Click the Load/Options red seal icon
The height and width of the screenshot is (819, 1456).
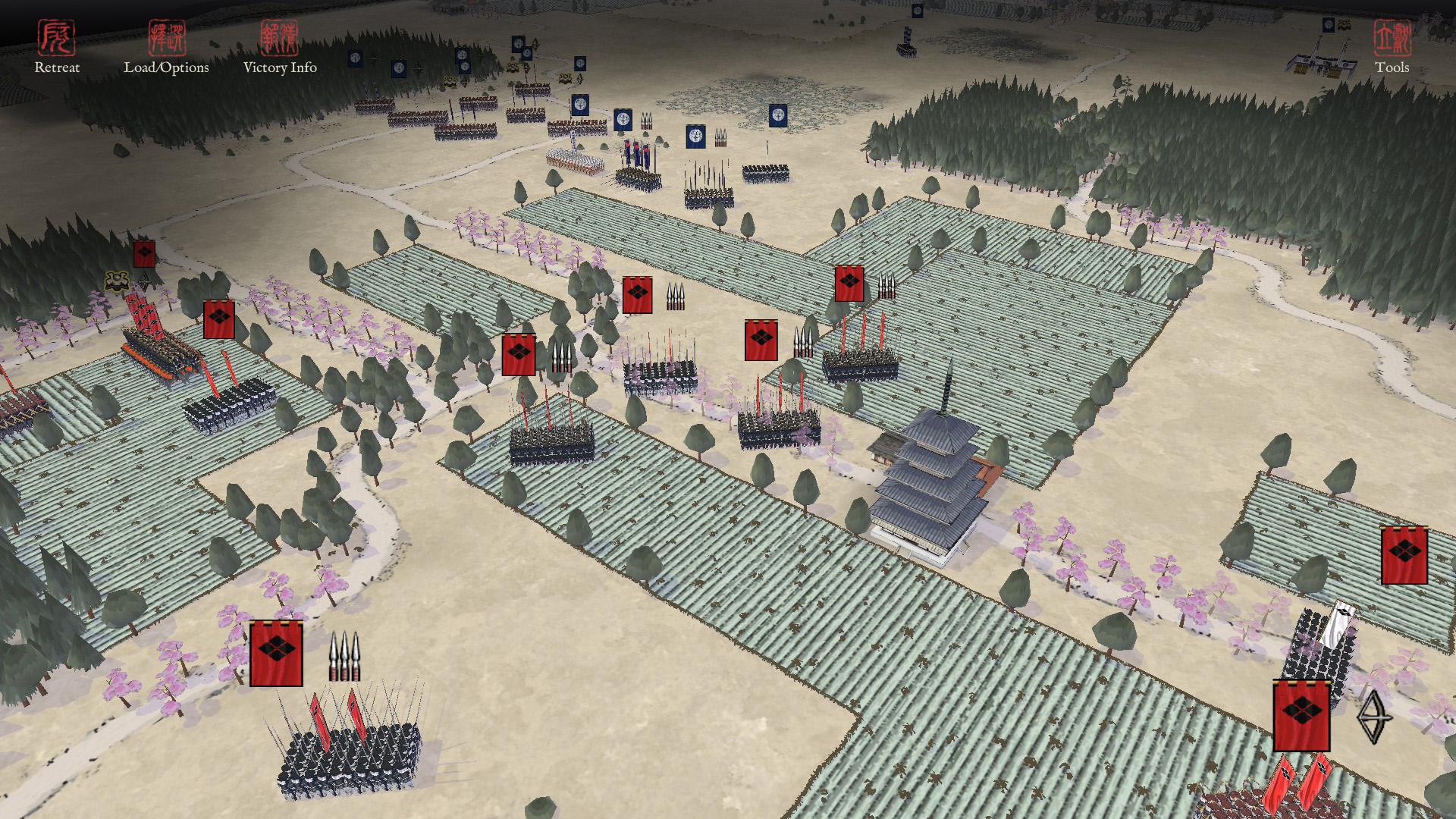click(167, 36)
